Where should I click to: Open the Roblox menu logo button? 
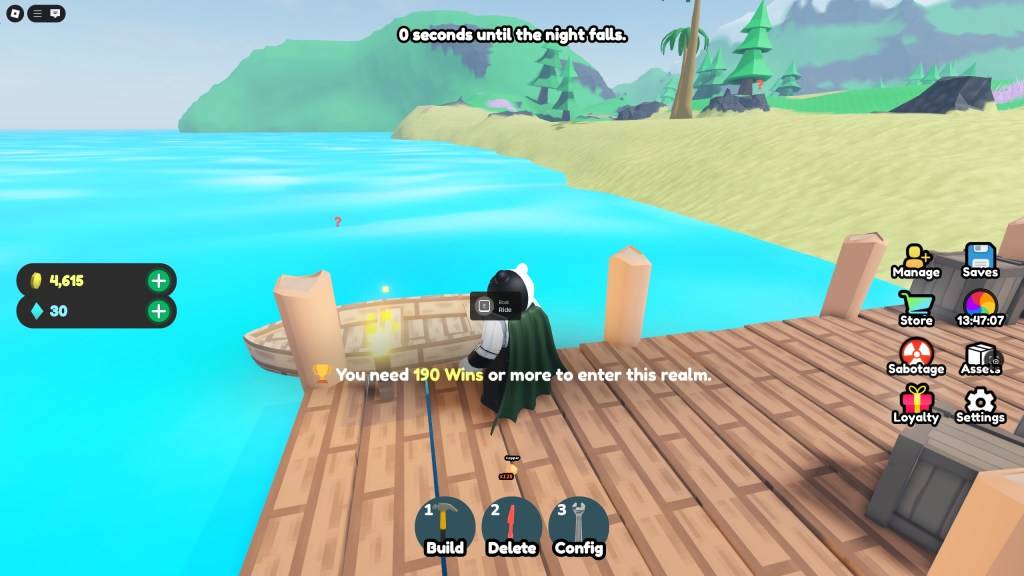tap(14, 13)
